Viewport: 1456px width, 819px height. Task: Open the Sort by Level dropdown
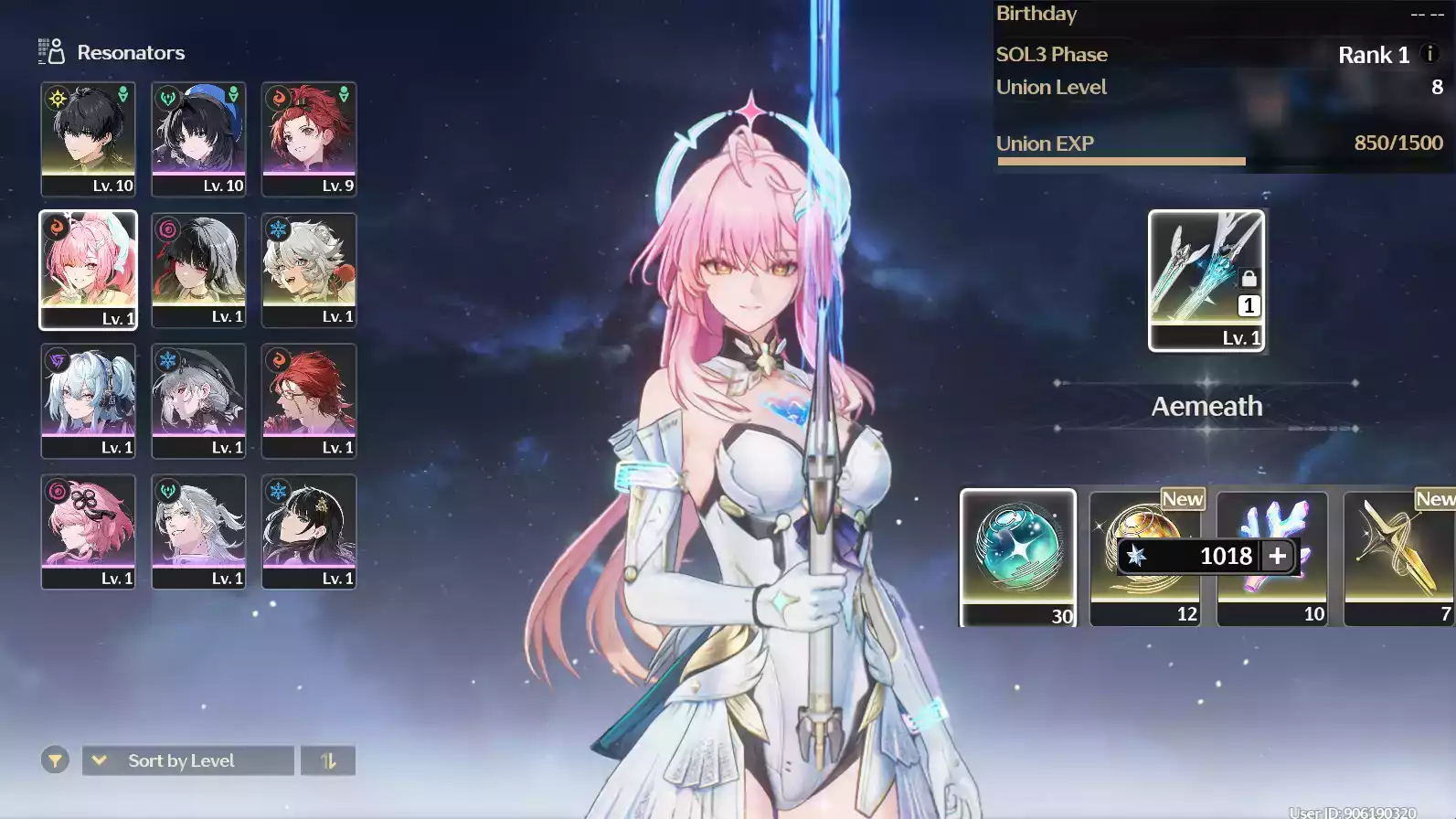(x=187, y=760)
